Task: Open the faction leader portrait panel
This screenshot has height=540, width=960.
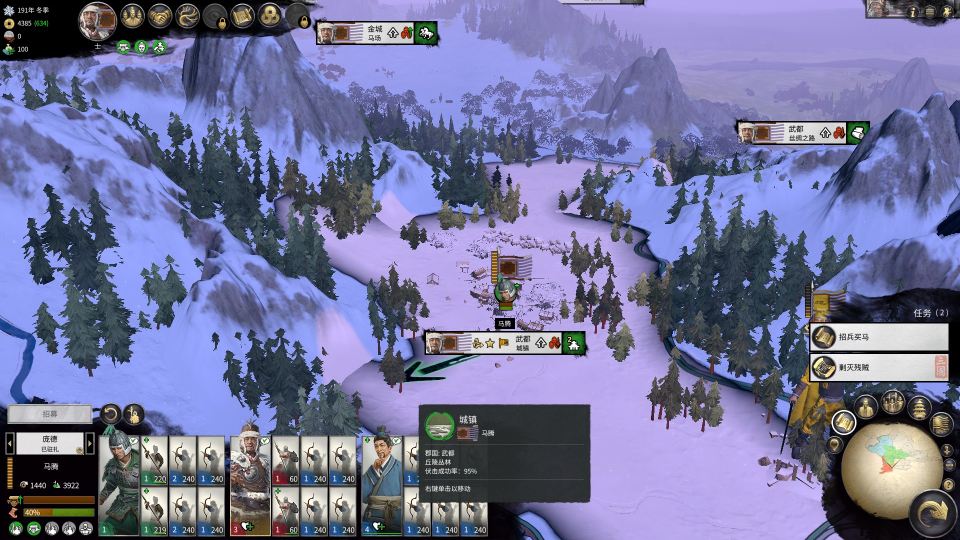Action: [x=98, y=20]
